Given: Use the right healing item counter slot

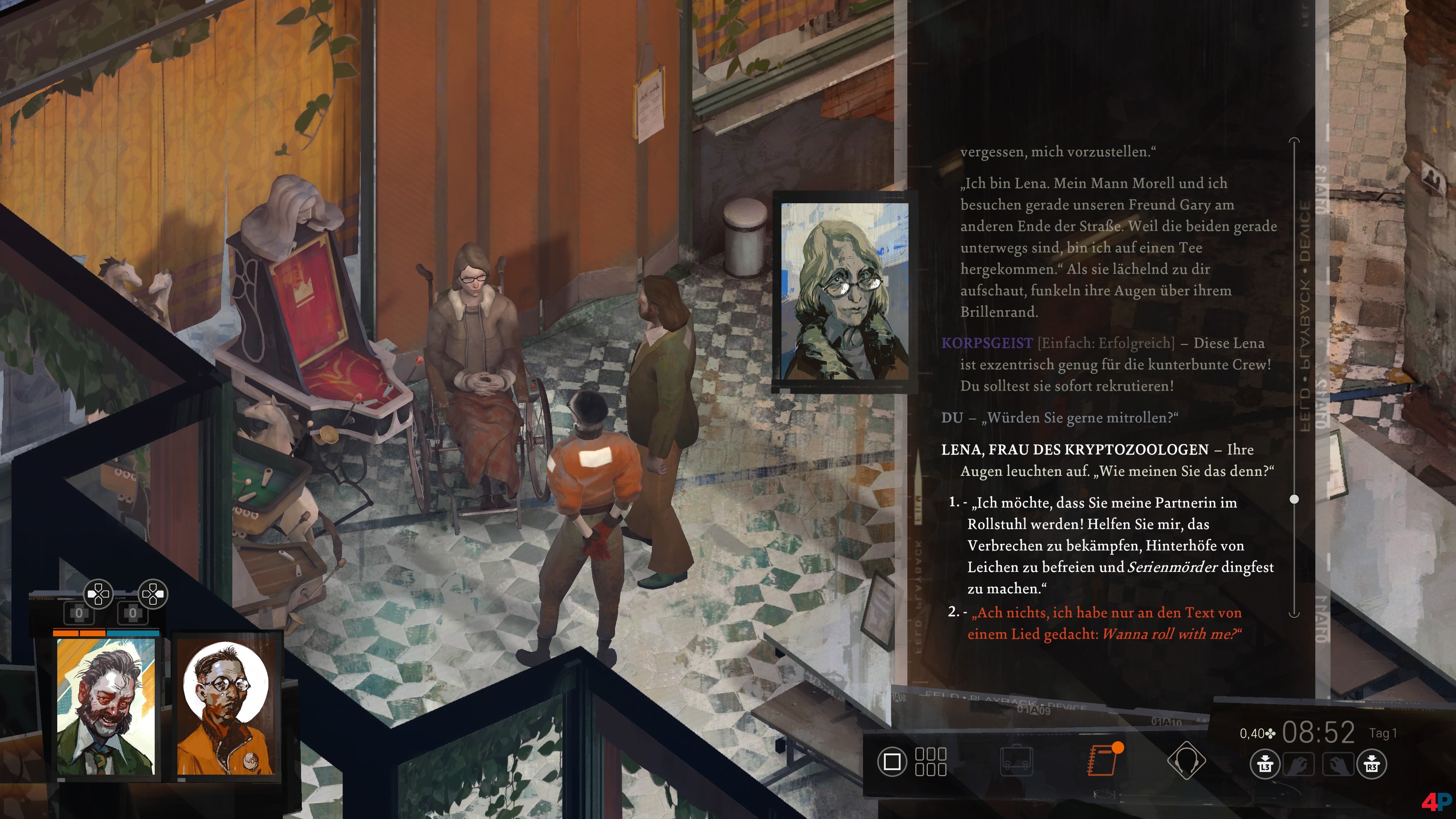Looking at the screenshot, I should [x=133, y=613].
